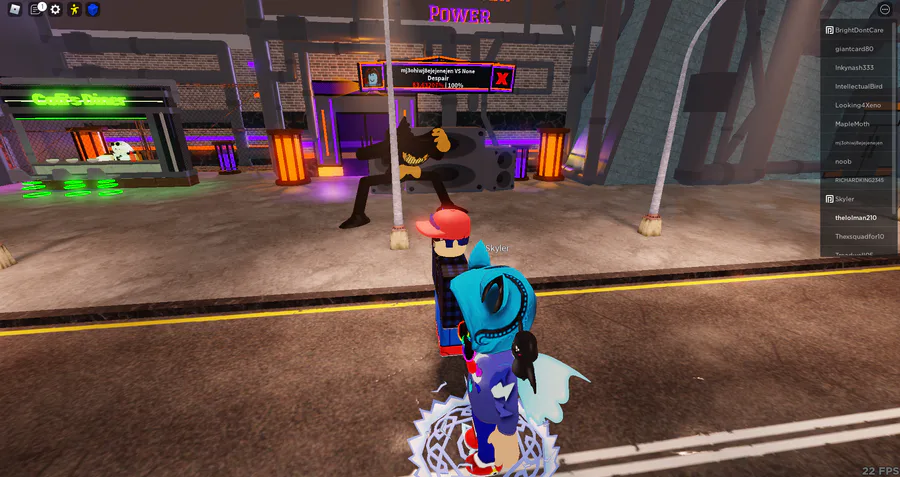
Task: Open the three-dot menu above the player list
Action: [x=885, y=9]
